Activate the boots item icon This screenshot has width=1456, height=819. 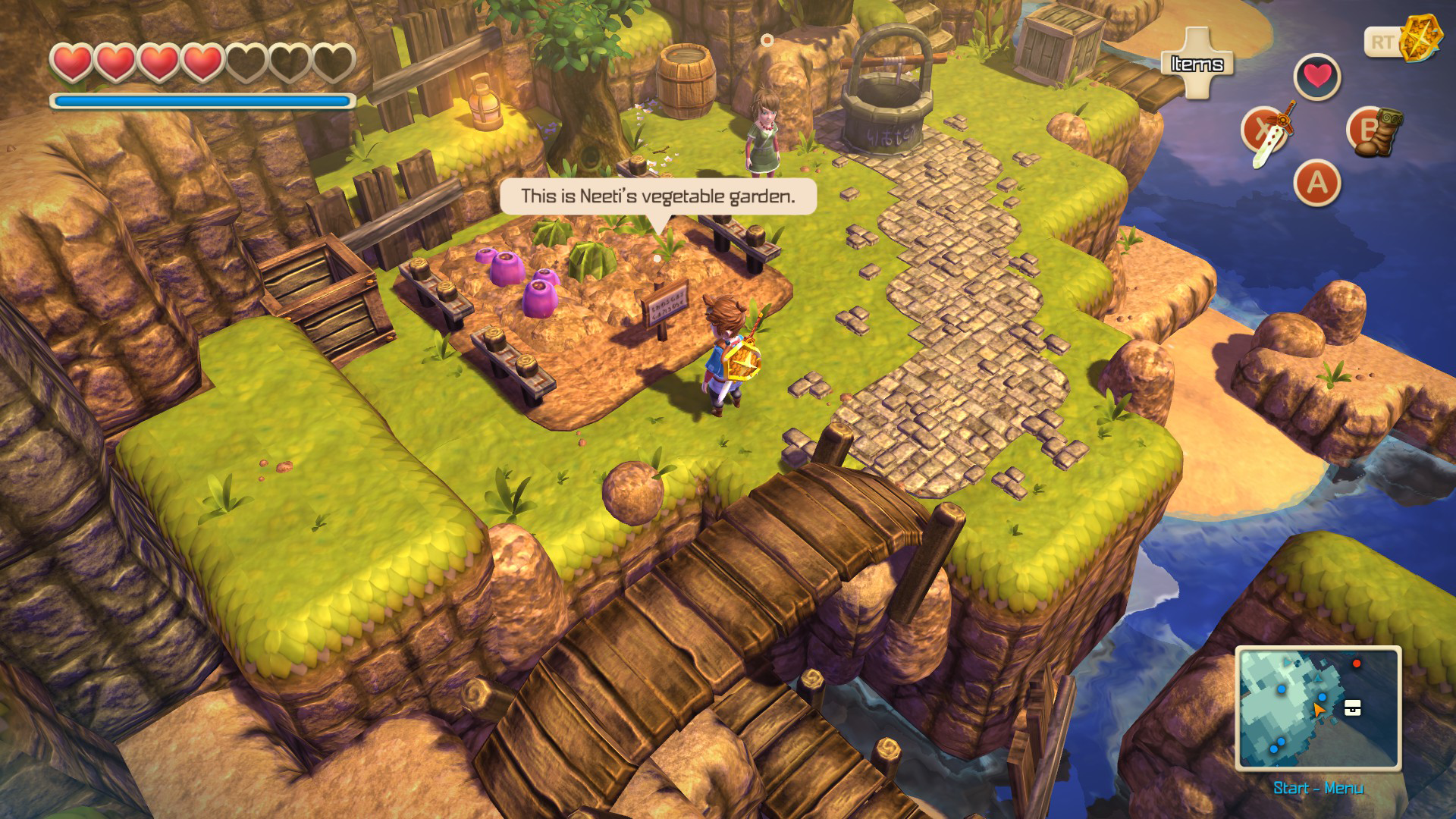click(x=1376, y=132)
